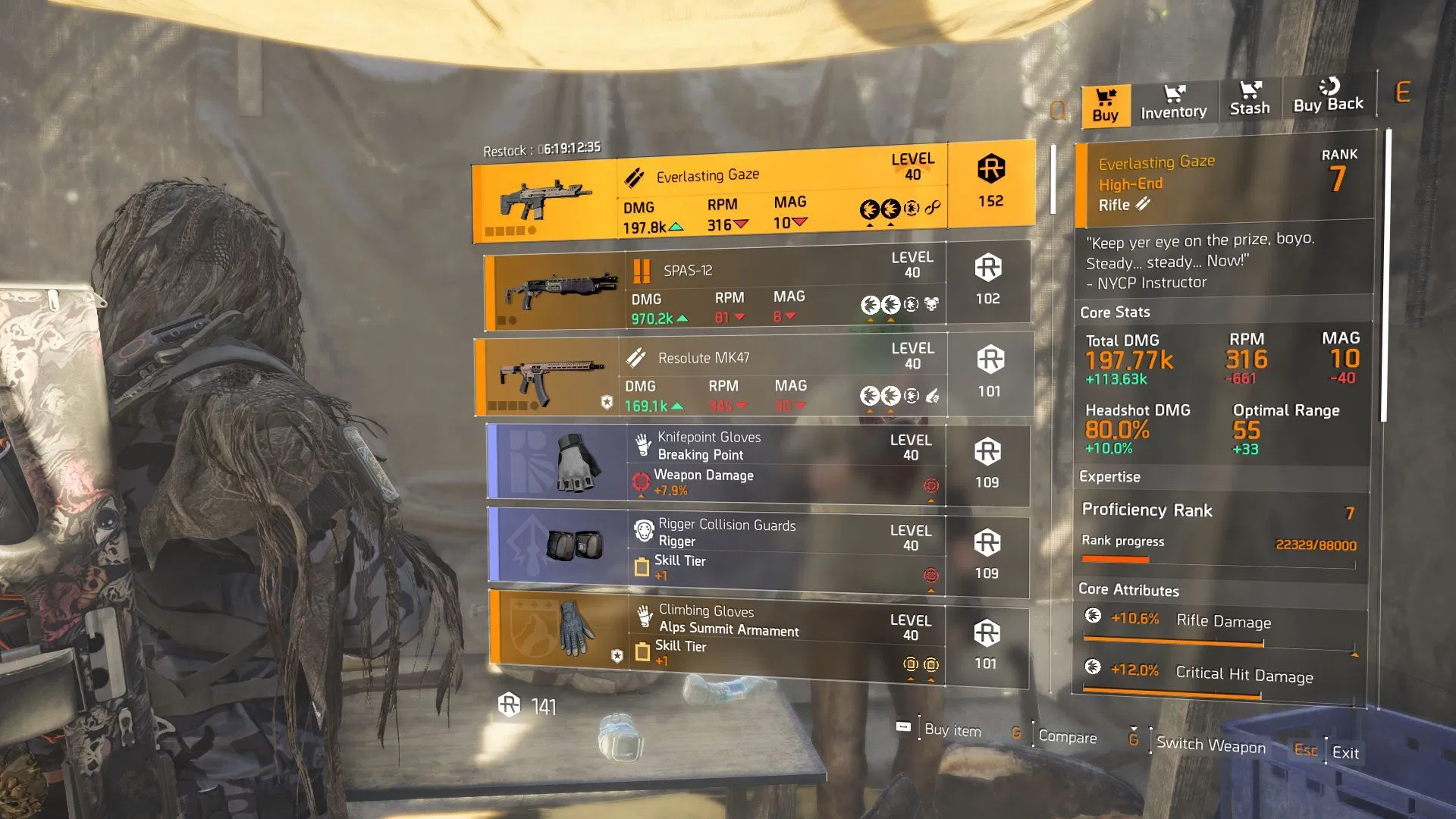This screenshot has height=819, width=1456.
Task: Switch to the Buy tab
Action: (x=1105, y=105)
